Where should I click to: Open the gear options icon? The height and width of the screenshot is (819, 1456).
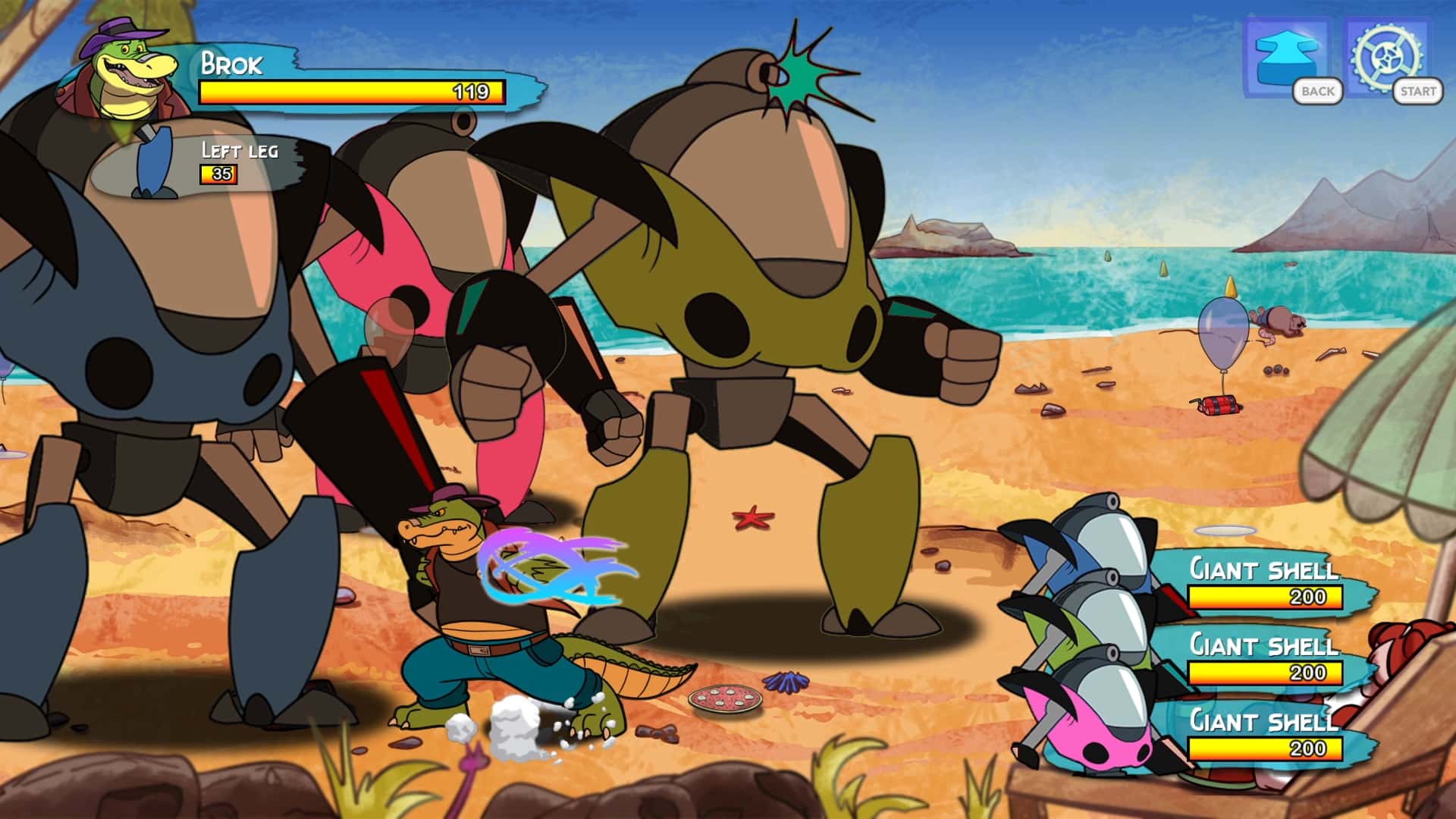click(x=1386, y=57)
